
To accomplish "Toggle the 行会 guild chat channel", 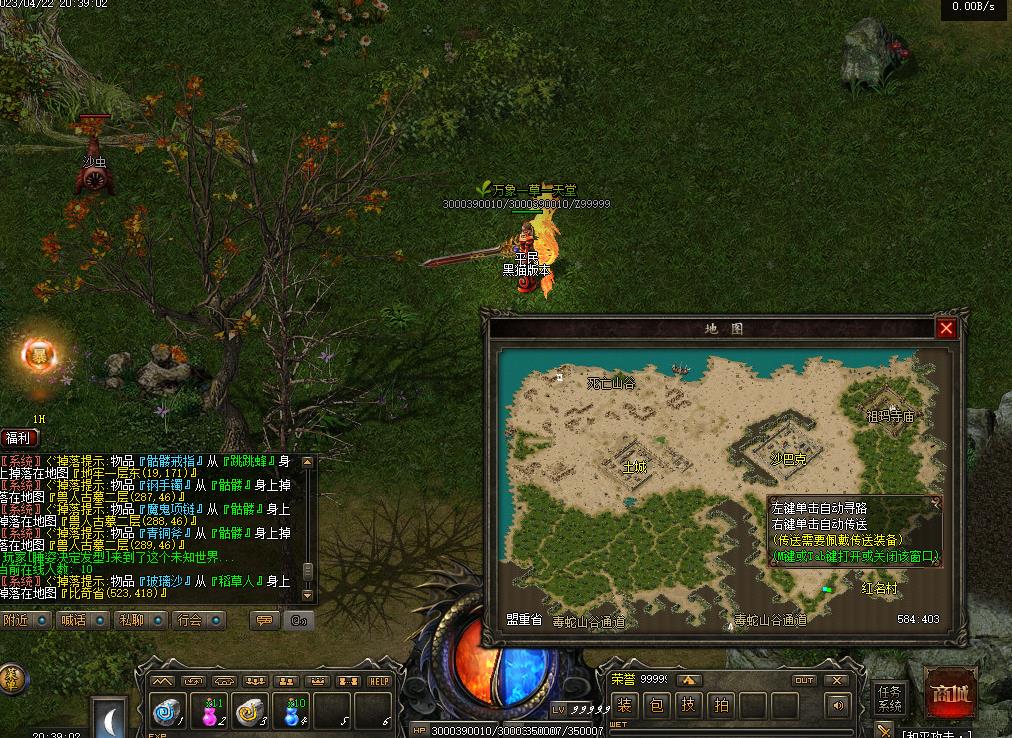I will click(199, 620).
